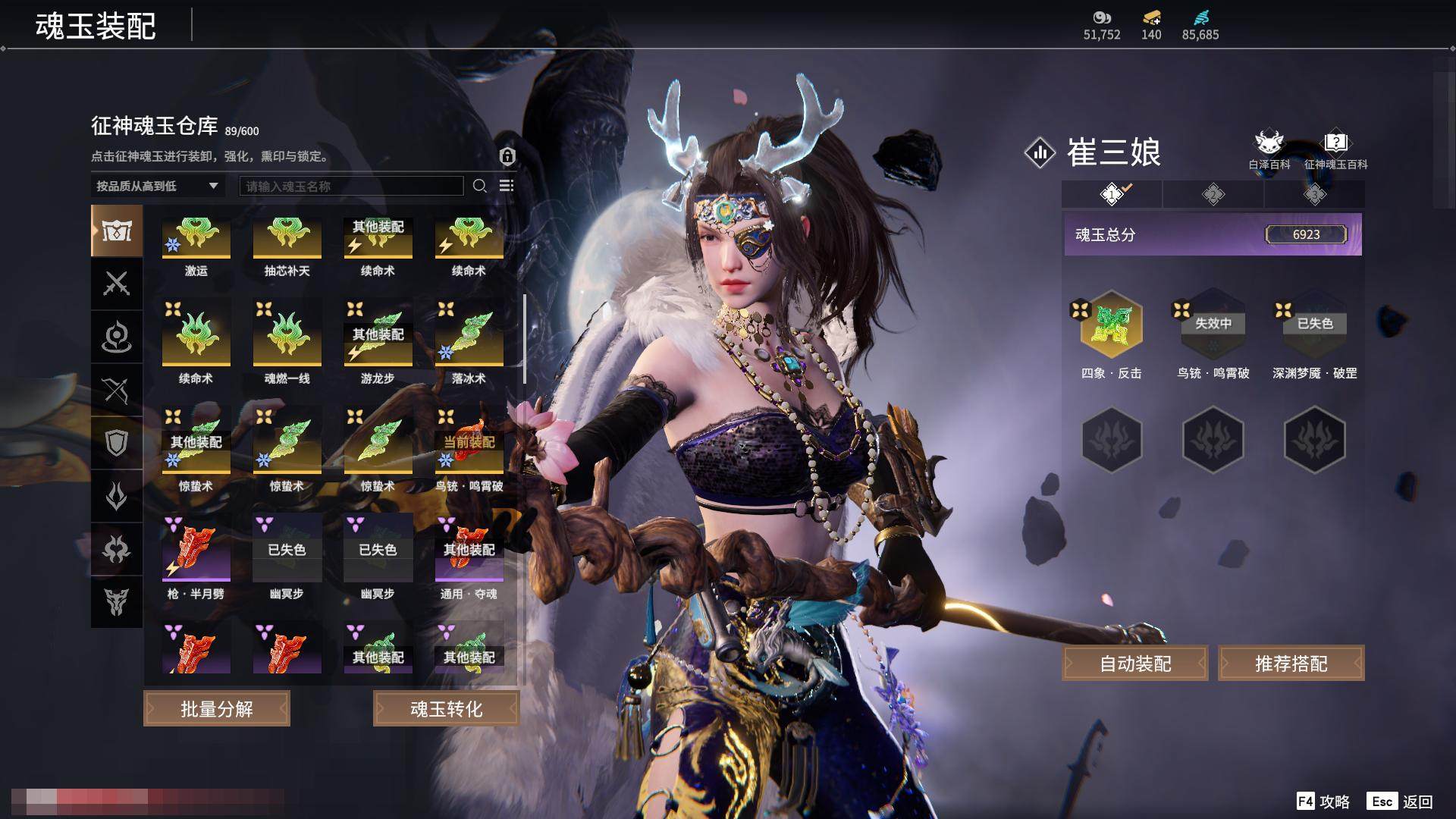Image resolution: width=1456 pixels, height=819 pixels.
Task: Select the 鸟铳·鸣霄破 equipped slot
Action: (1213, 325)
